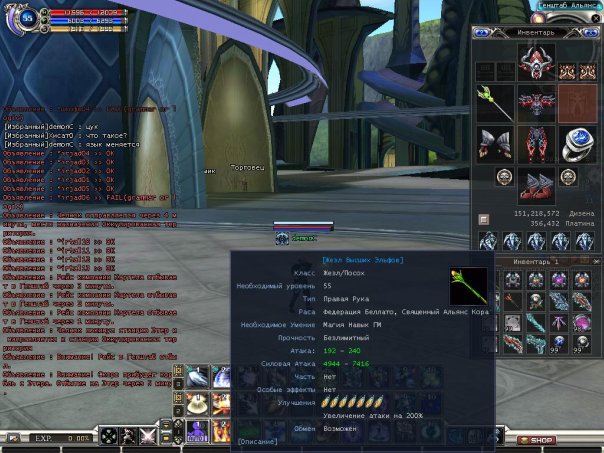
Task: Click the [Описание] description label
Action: click(259, 440)
